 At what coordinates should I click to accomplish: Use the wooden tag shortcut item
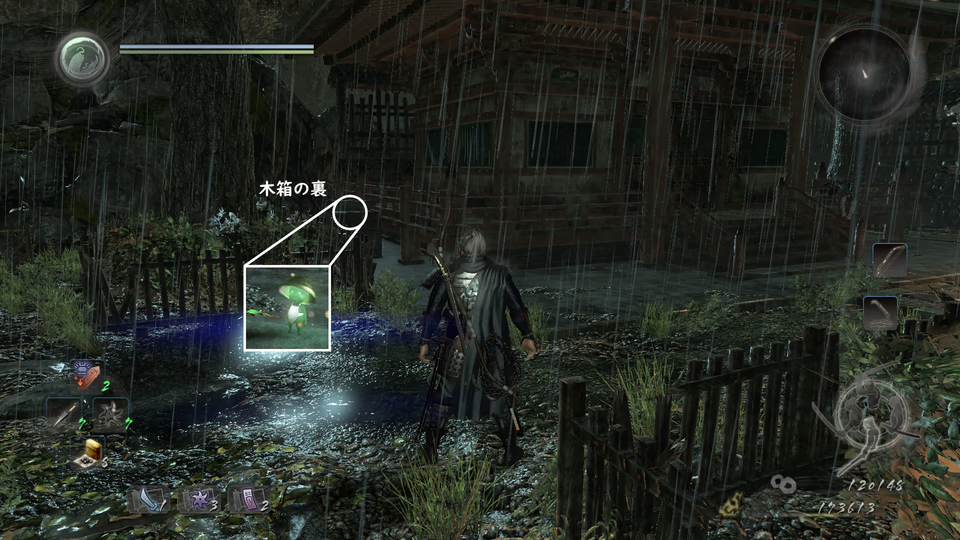(87, 377)
